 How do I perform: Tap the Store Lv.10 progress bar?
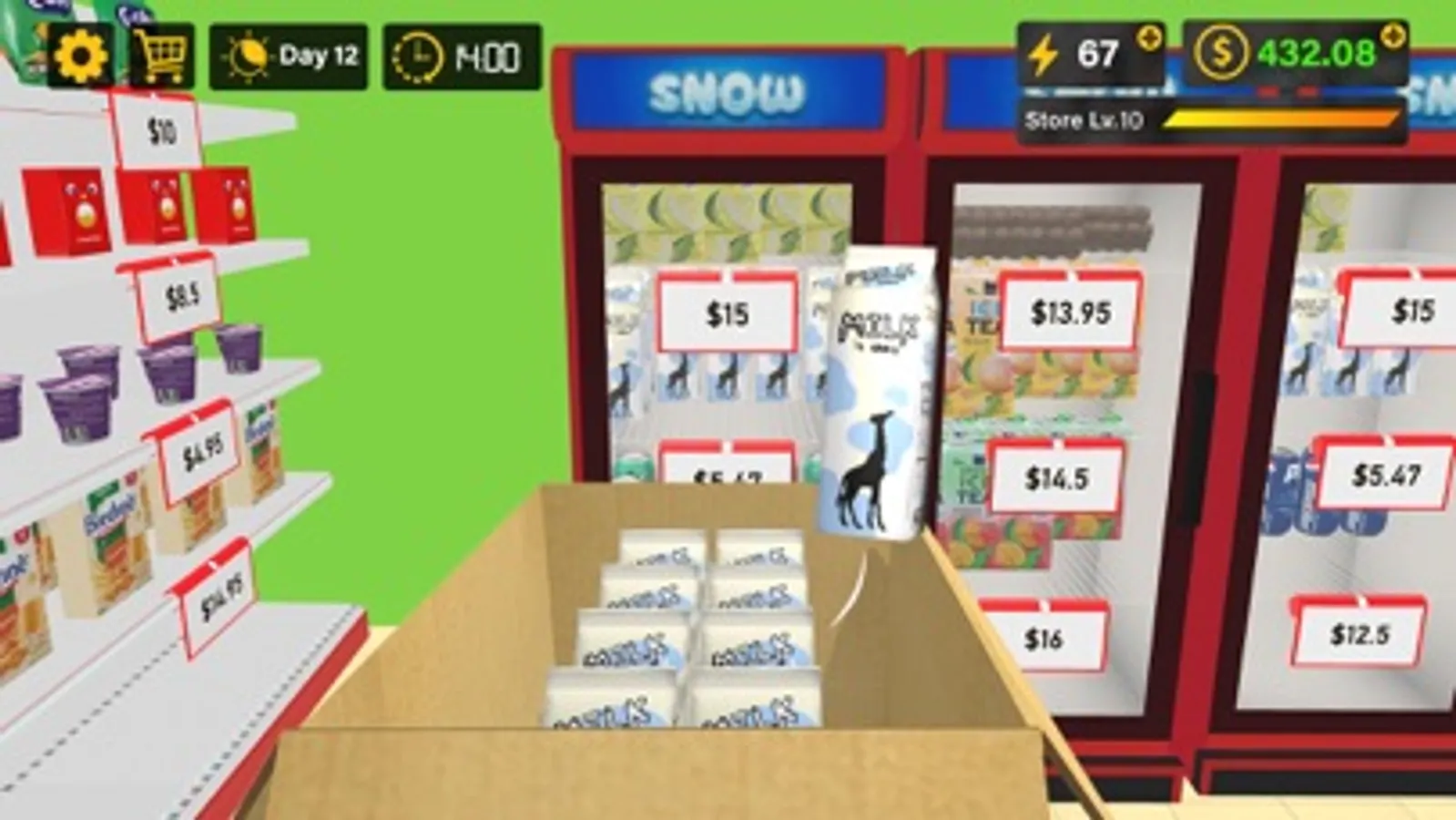click(1211, 118)
